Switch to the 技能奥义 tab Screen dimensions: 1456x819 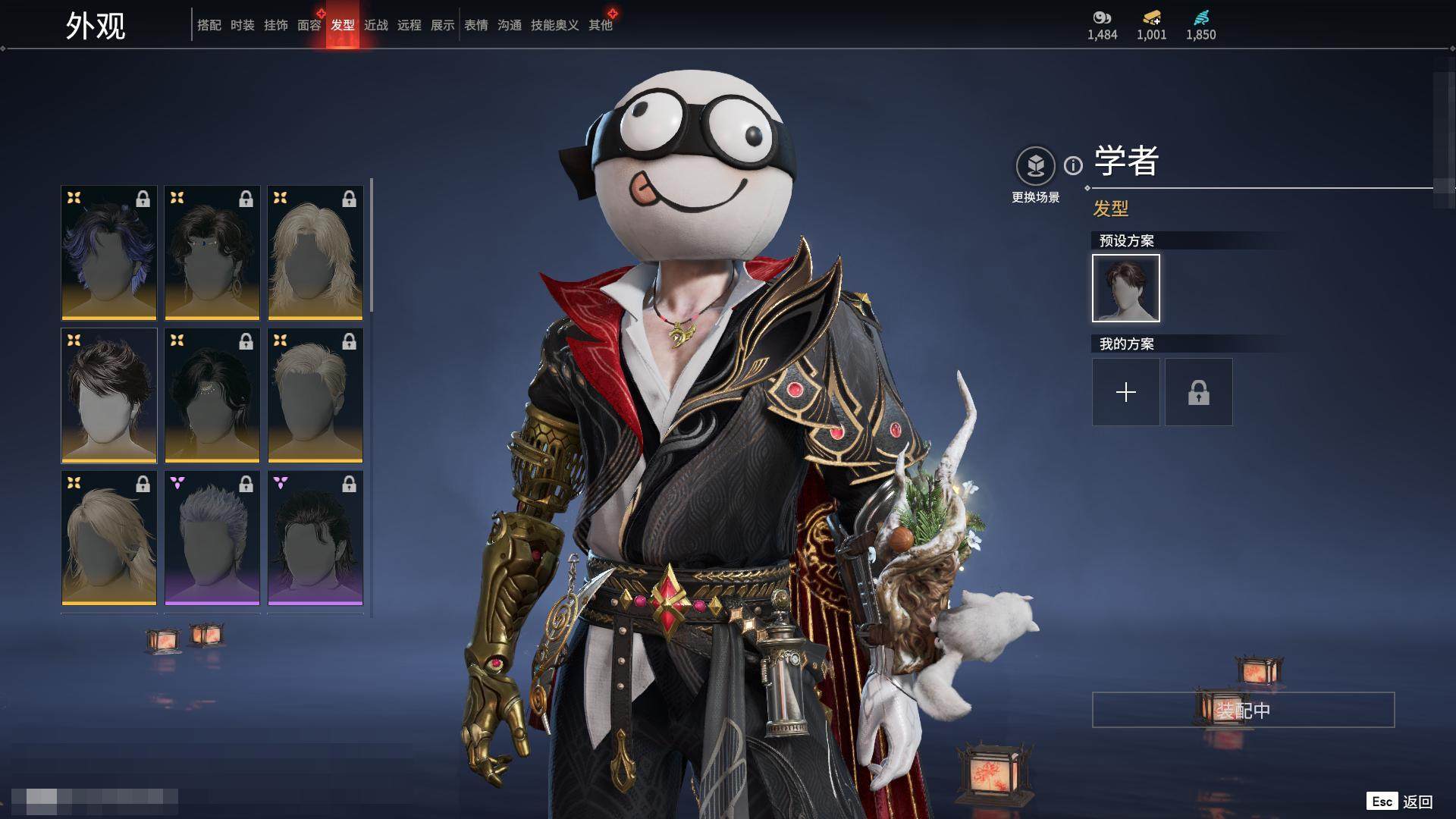click(554, 25)
